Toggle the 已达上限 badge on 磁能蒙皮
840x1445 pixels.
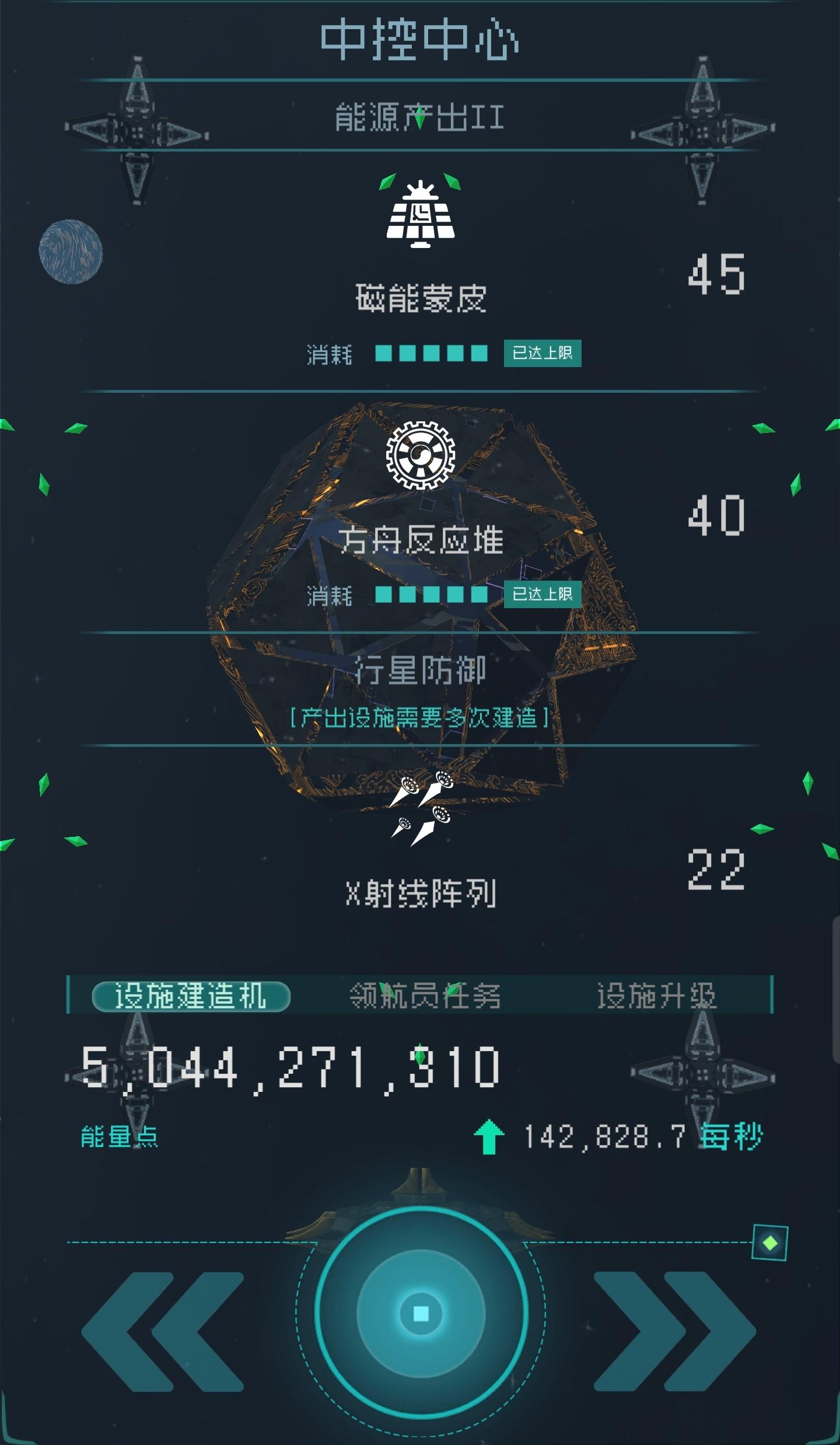pos(542,352)
